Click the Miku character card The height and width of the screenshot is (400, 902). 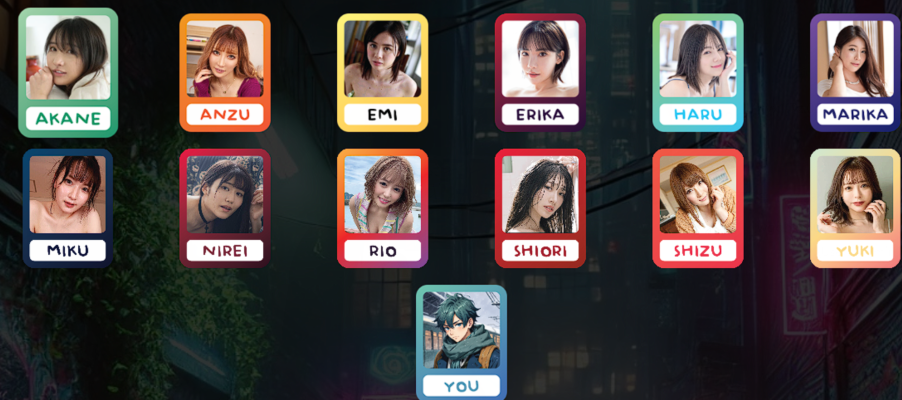pyautogui.click(x=68, y=208)
